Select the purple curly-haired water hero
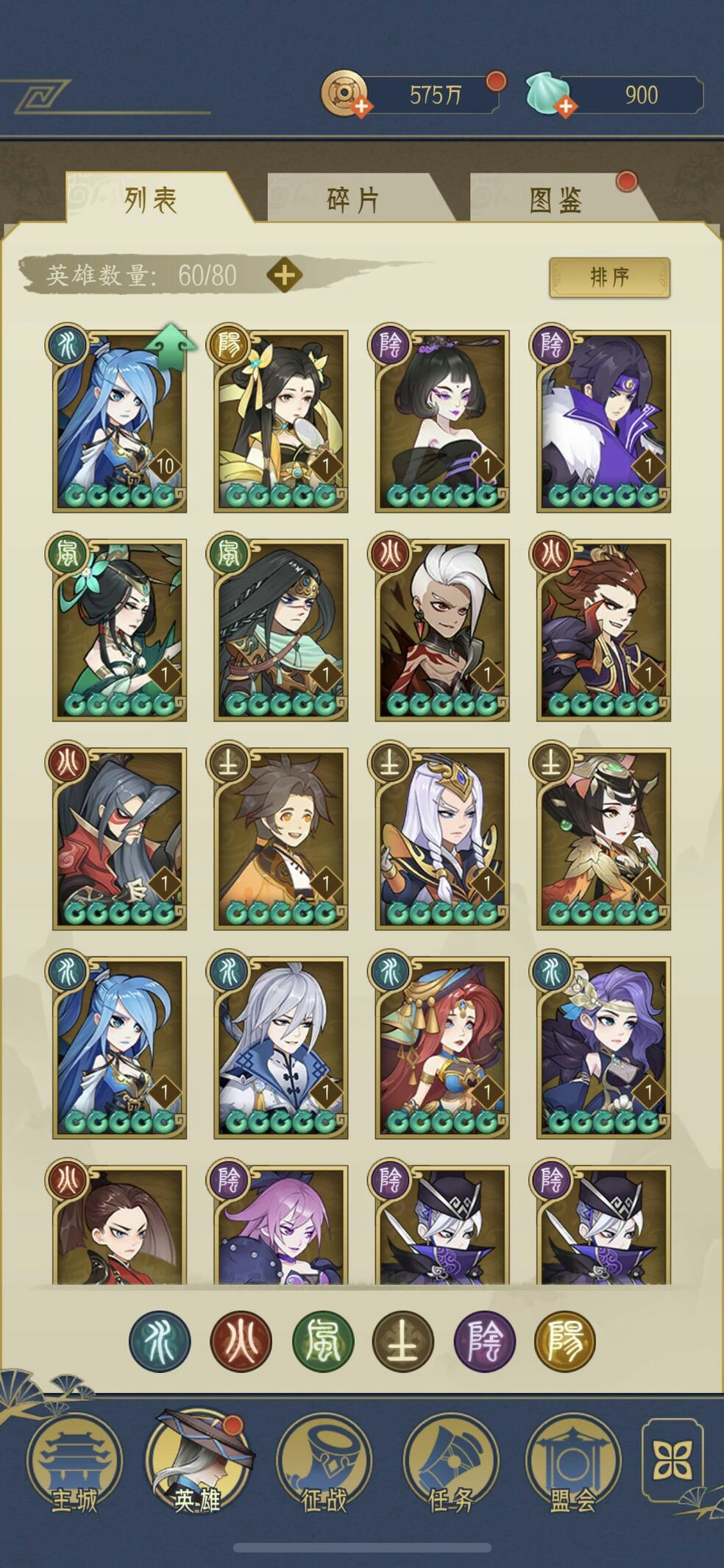 603,1048
